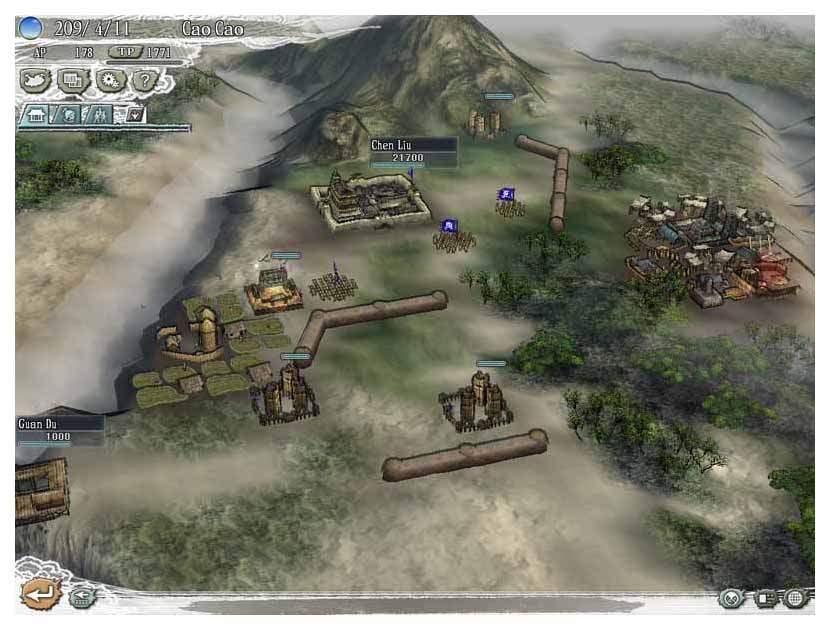Switch to the building tab
830x630 pixels.
[x=35, y=114]
